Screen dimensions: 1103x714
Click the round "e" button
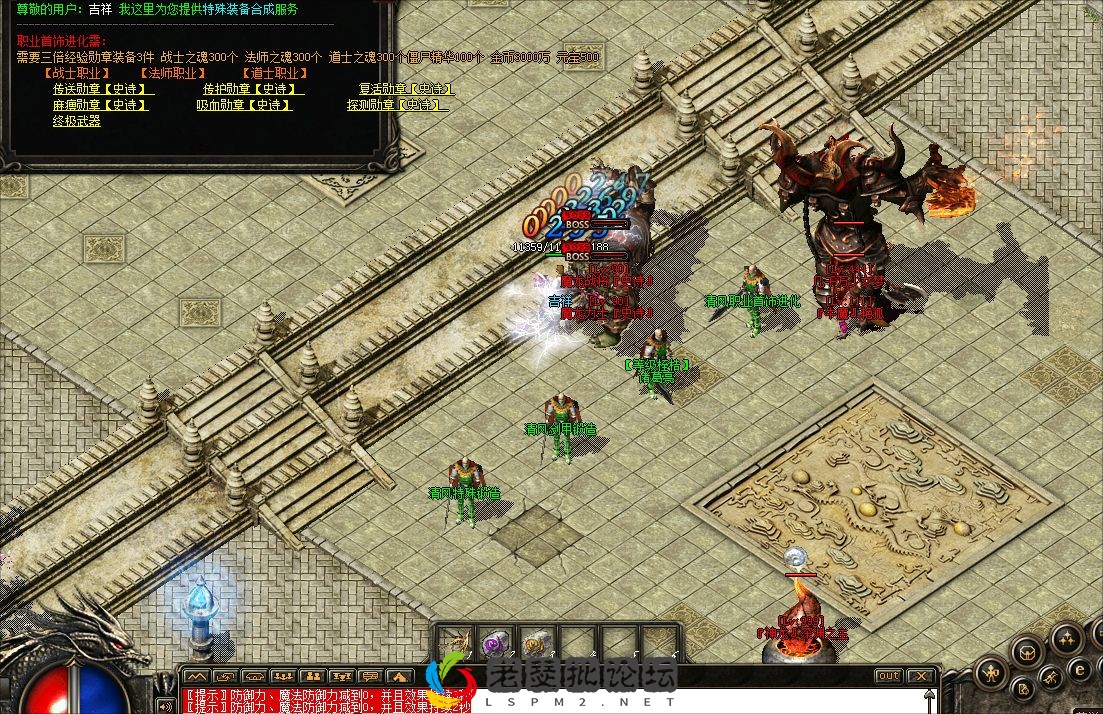pos(1079,669)
